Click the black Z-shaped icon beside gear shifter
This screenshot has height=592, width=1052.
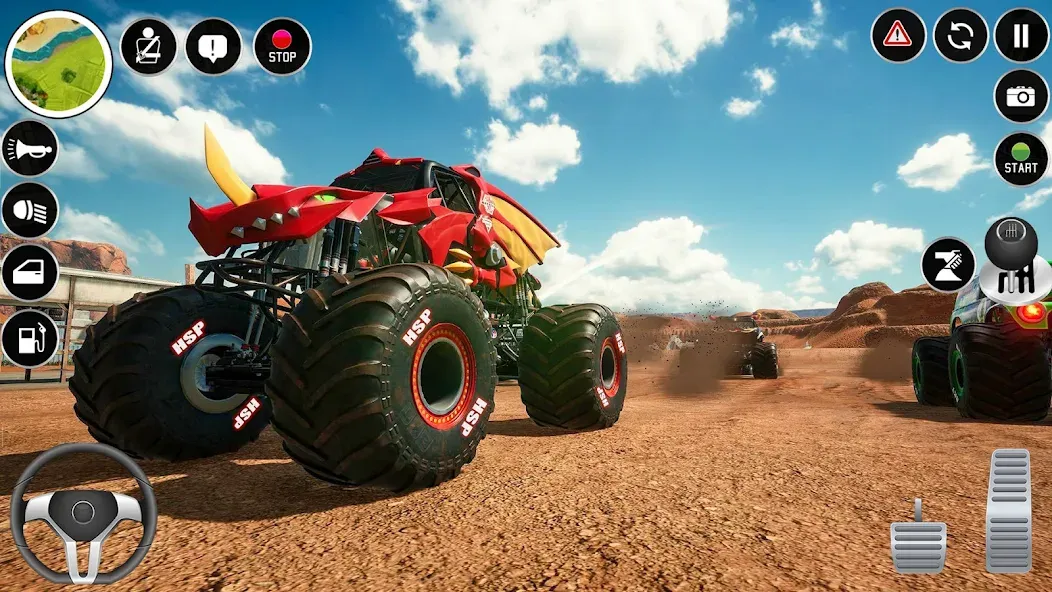948,265
